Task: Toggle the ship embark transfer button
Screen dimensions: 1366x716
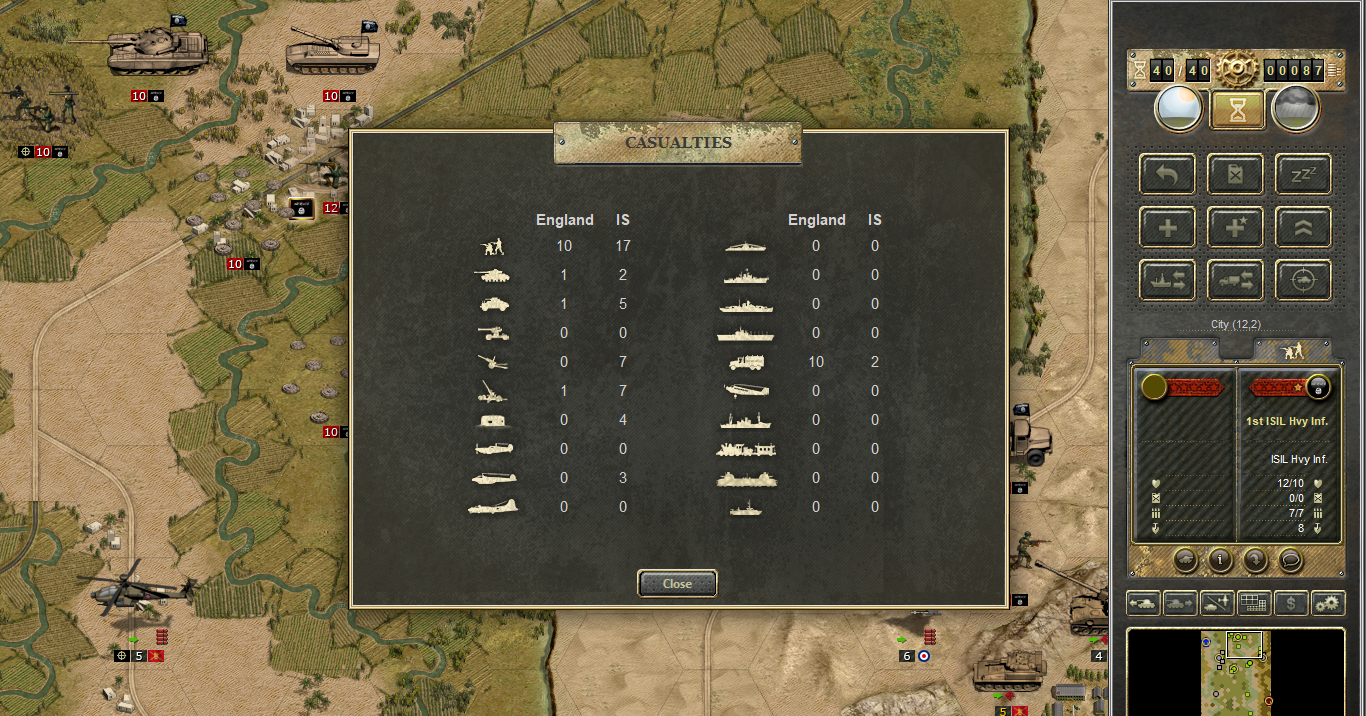Action: [x=1167, y=281]
